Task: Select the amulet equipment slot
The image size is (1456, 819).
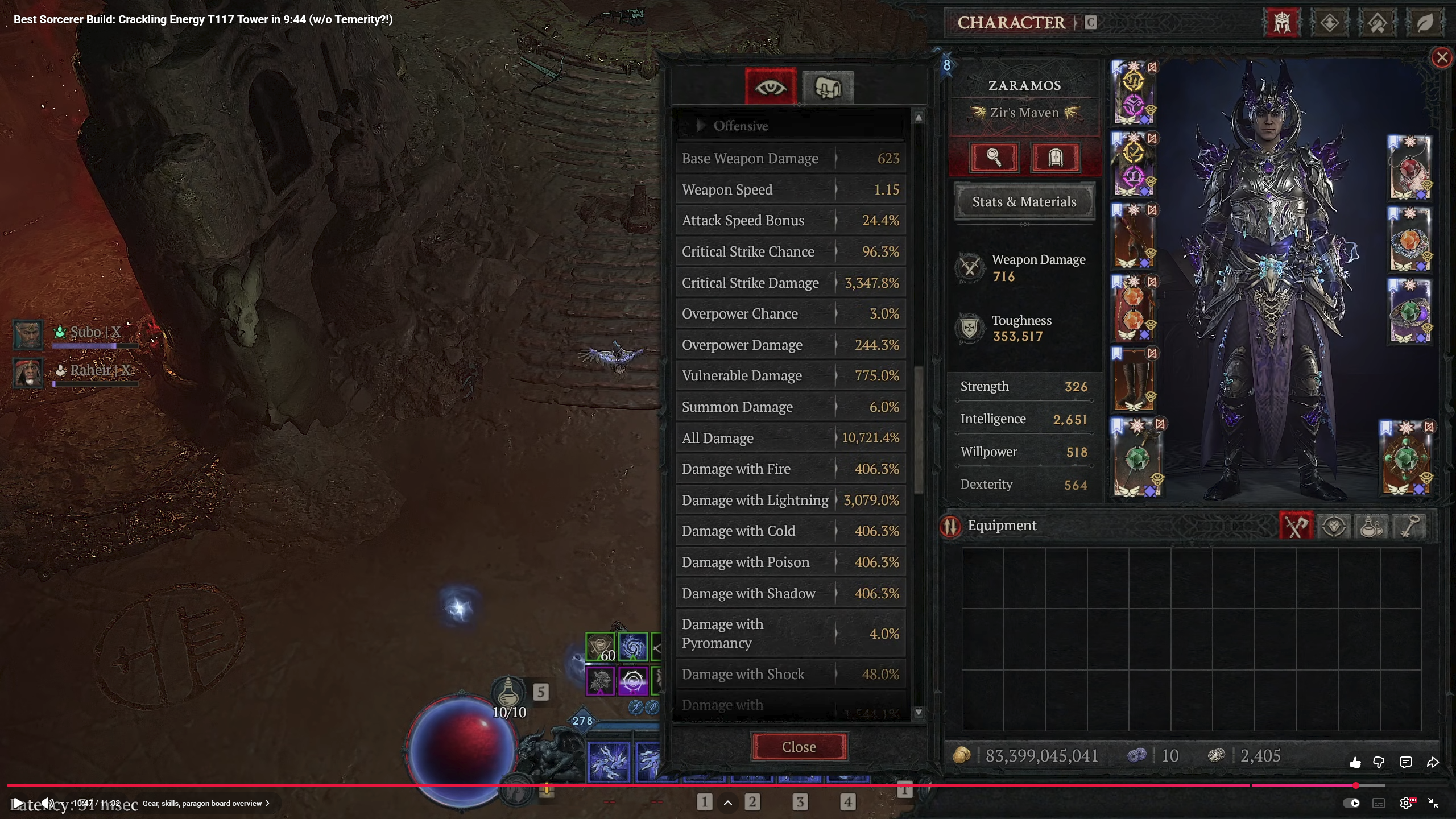Action: click(1409, 168)
